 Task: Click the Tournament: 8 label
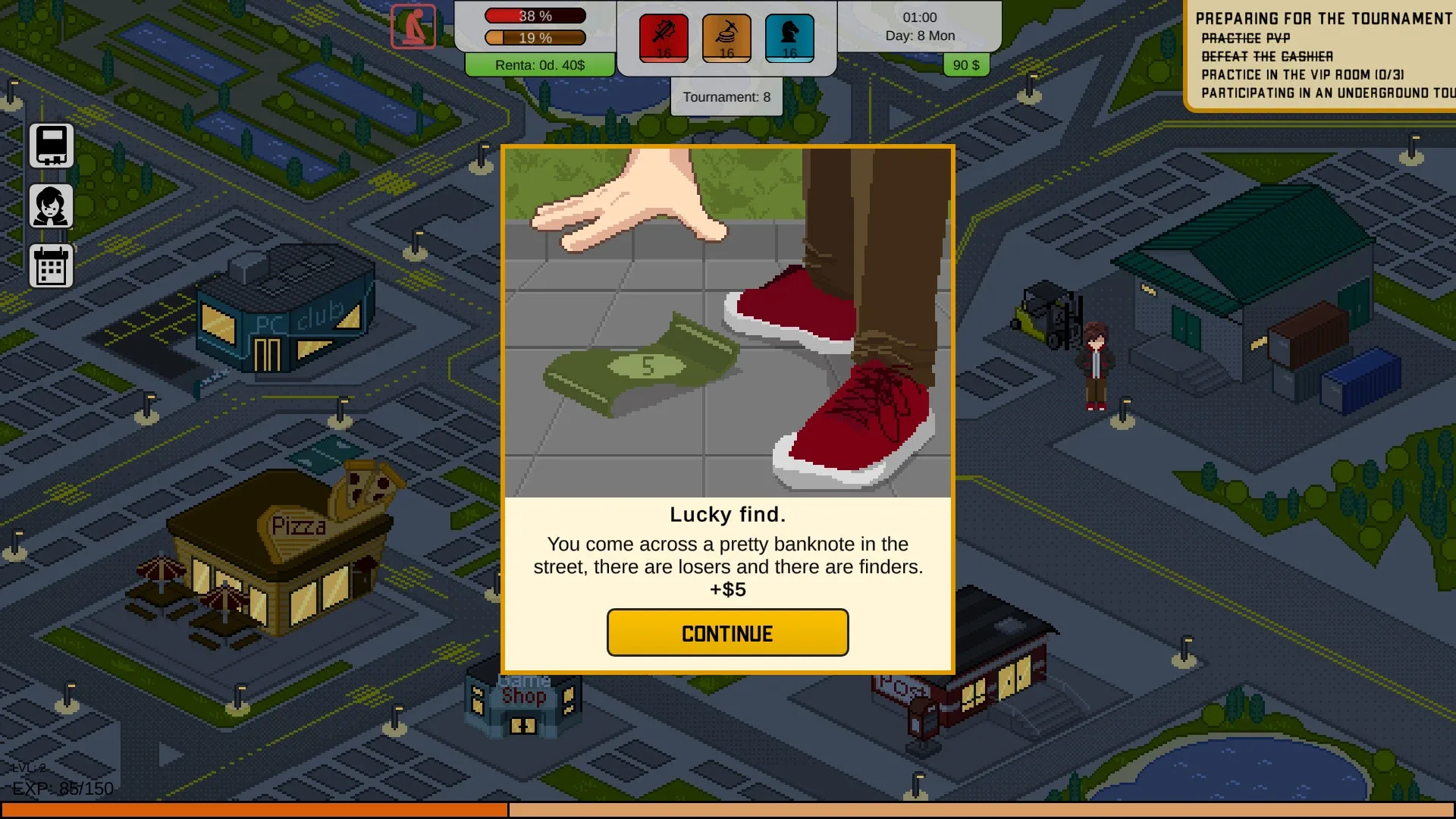(x=726, y=96)
